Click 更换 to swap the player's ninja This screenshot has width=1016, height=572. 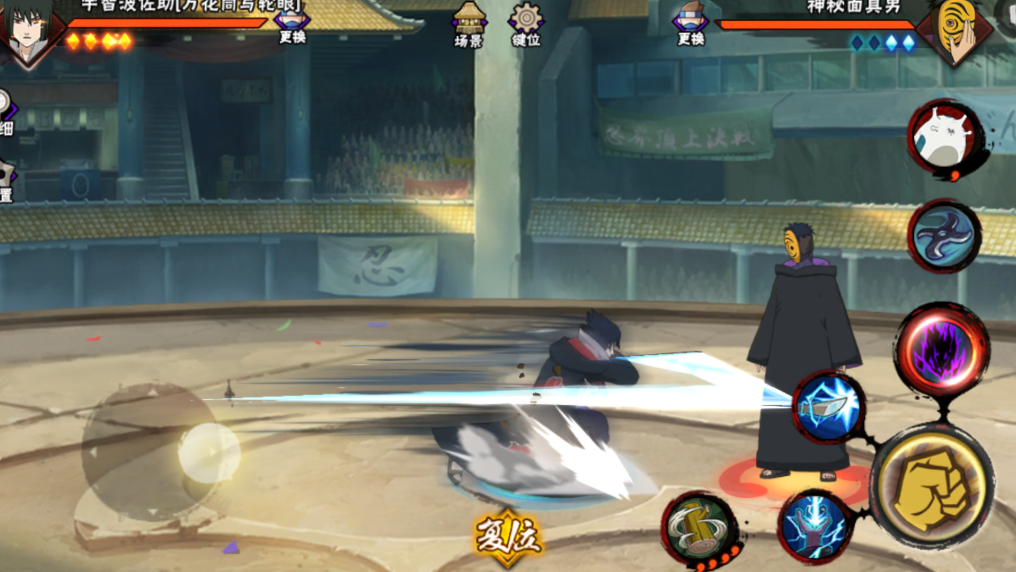292,24
